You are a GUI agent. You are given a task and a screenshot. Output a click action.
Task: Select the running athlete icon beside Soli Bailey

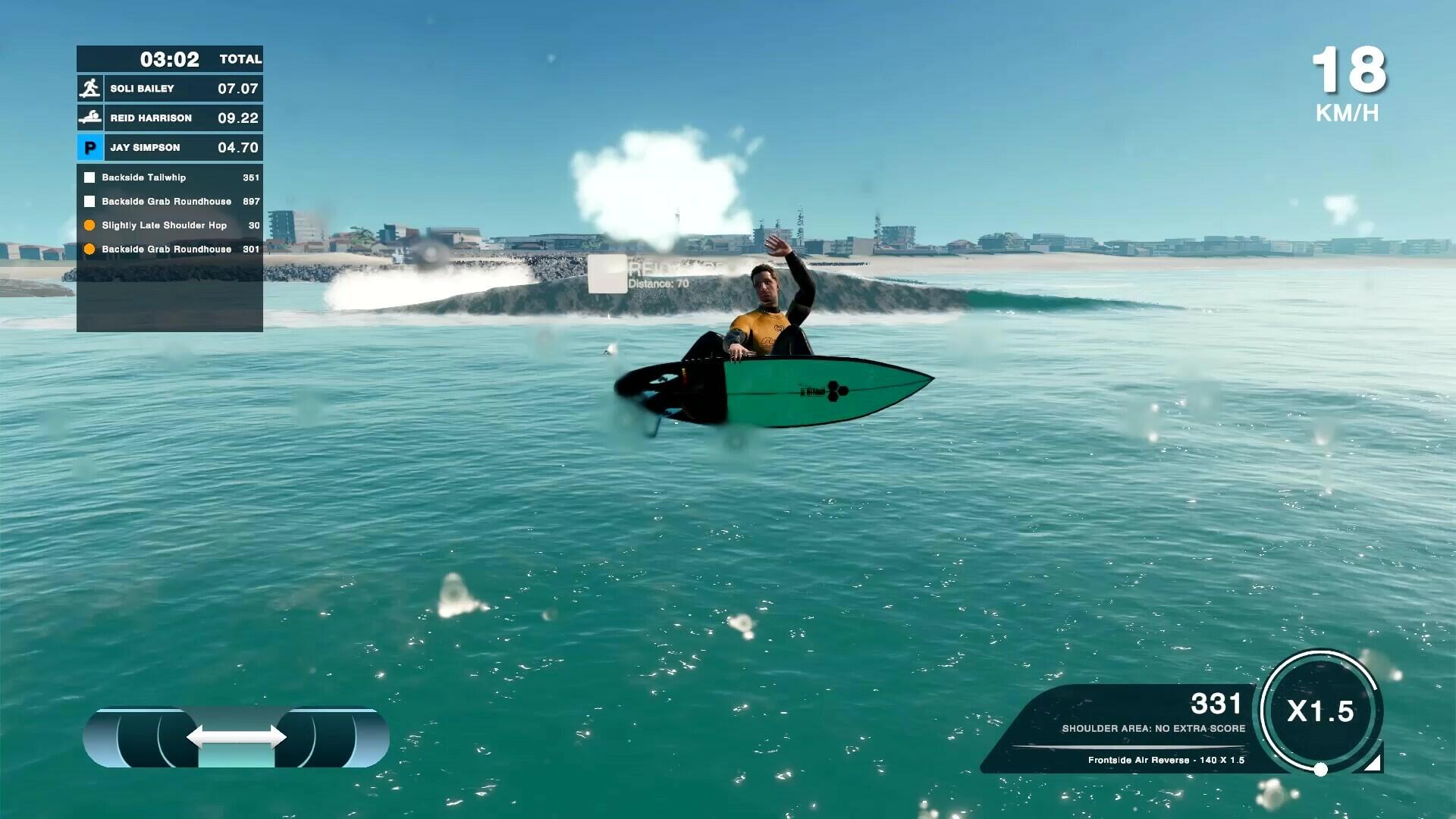[x=91, y=88]
